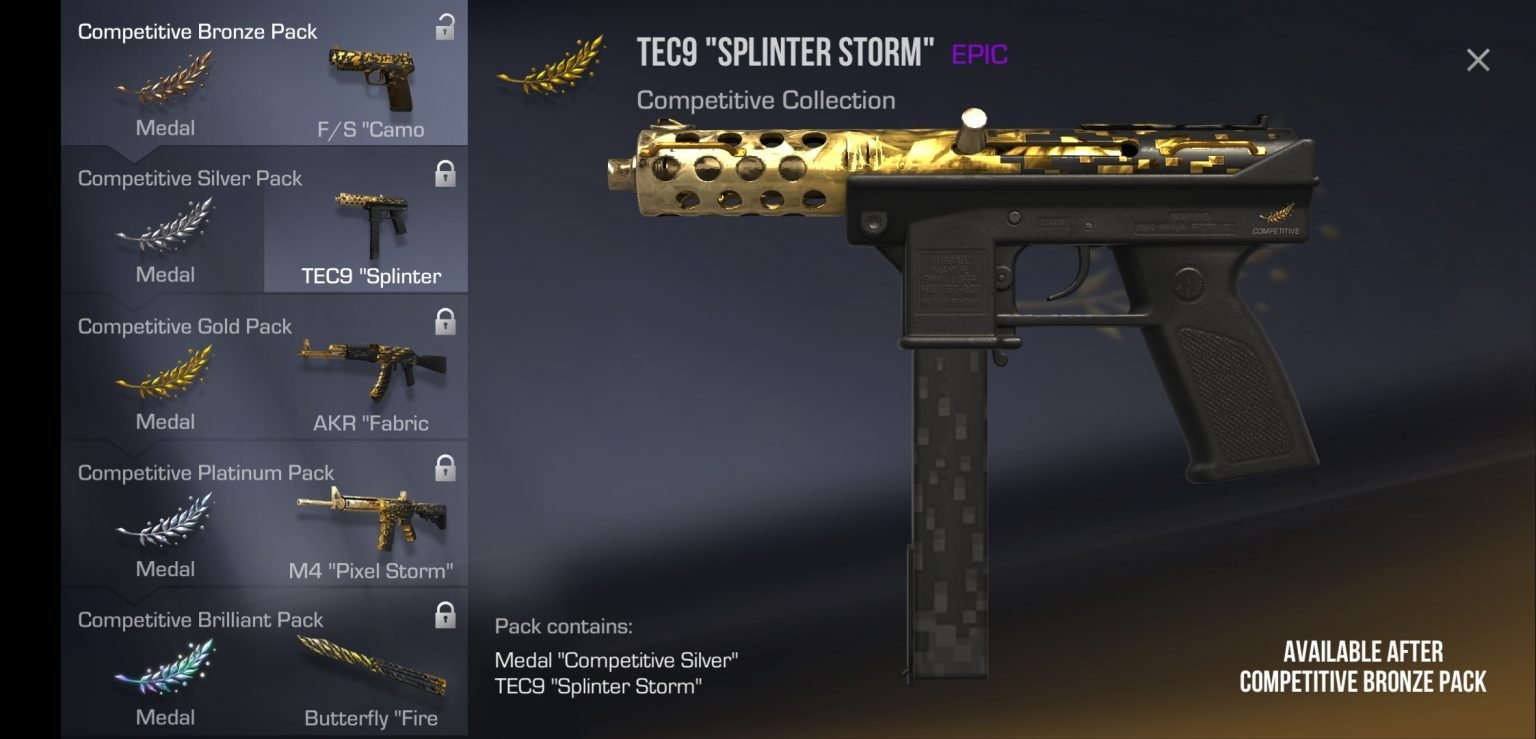Click the Competitive Bronze Pack lock icon
Image resolution: width=1536 pixels, height=739 pixels.
click(x=445, y=28)
